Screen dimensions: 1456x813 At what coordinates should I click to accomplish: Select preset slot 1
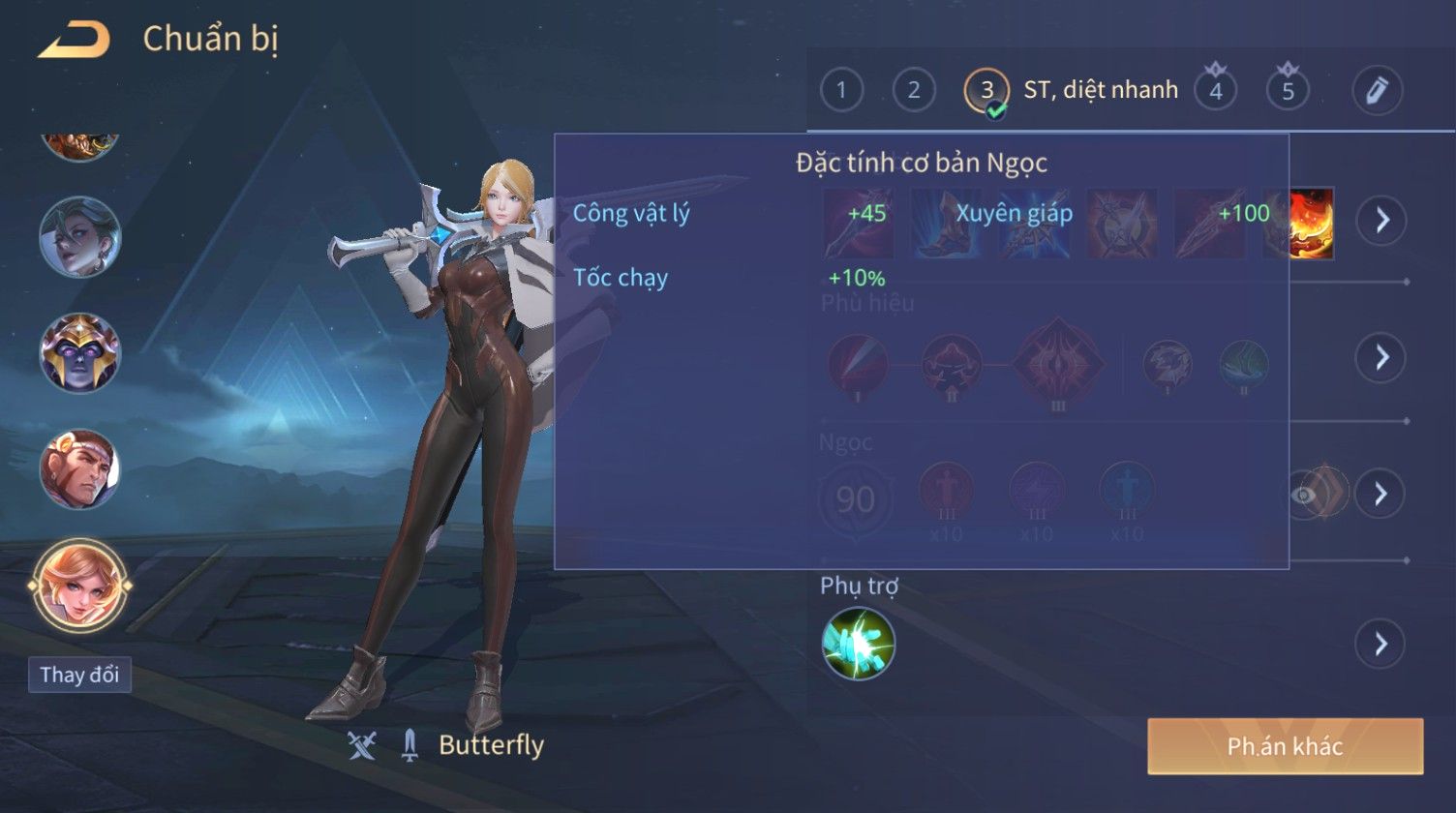pyautogui.click(x=841, y=90)
